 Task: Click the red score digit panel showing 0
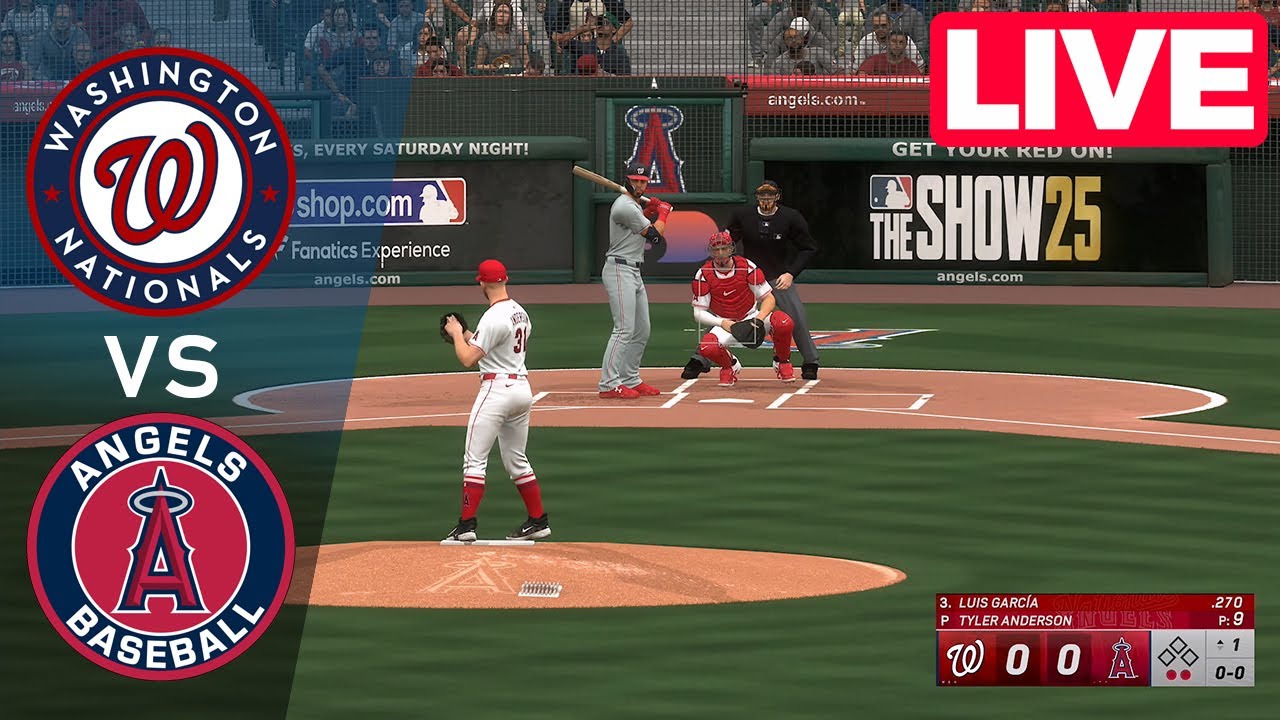(x=1020, y=657)
